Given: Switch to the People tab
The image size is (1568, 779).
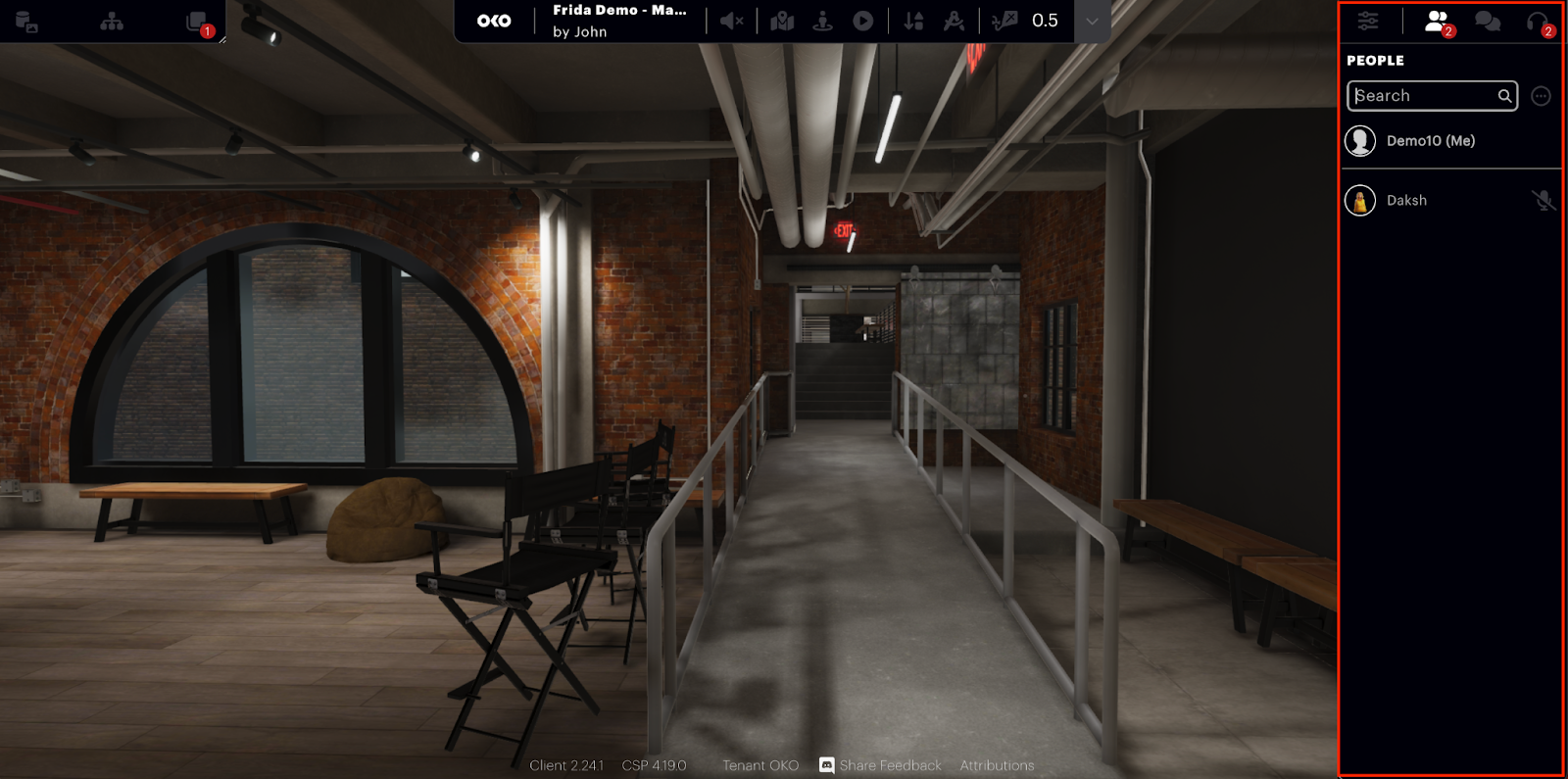Looking at the screenshot, I should [x=1437, y=21].
